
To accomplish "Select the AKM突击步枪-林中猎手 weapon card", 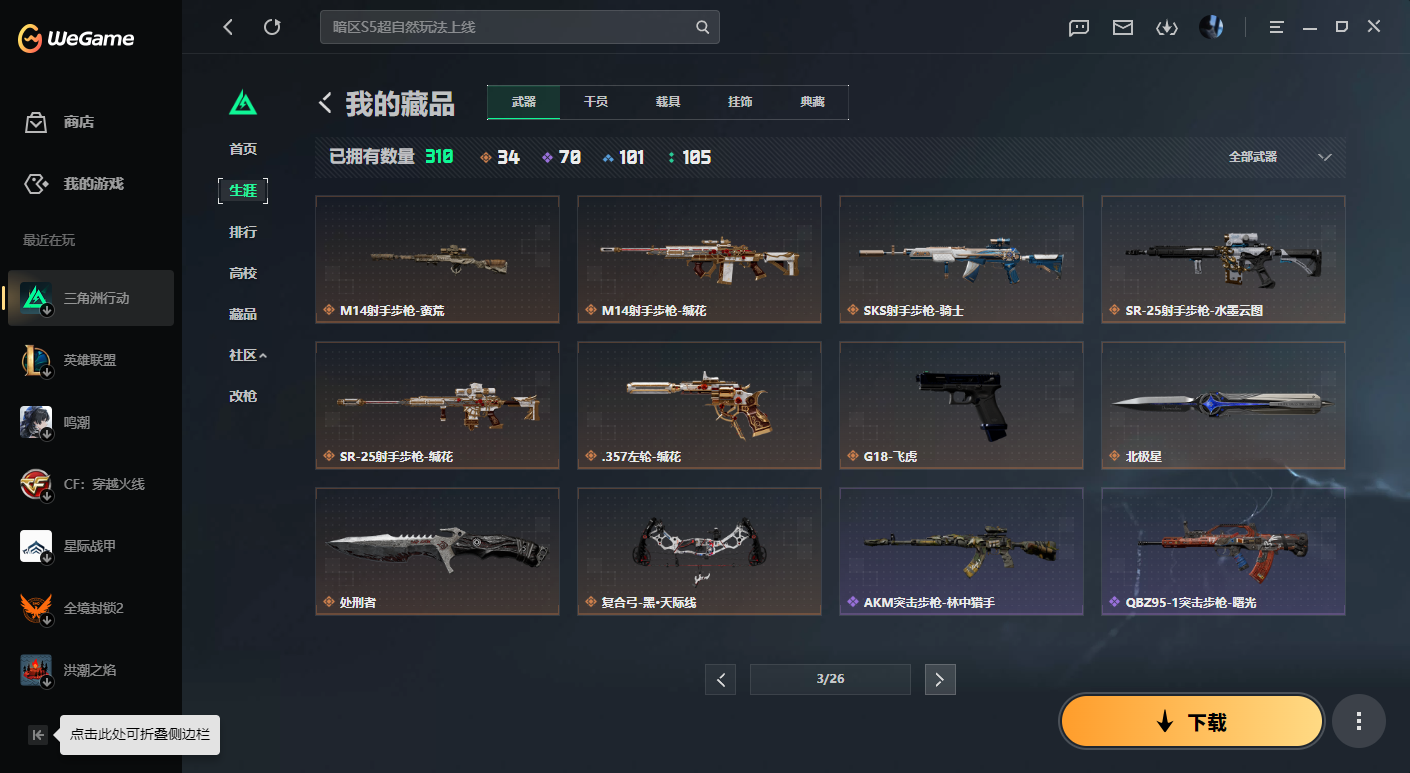I will coord(960,550).
